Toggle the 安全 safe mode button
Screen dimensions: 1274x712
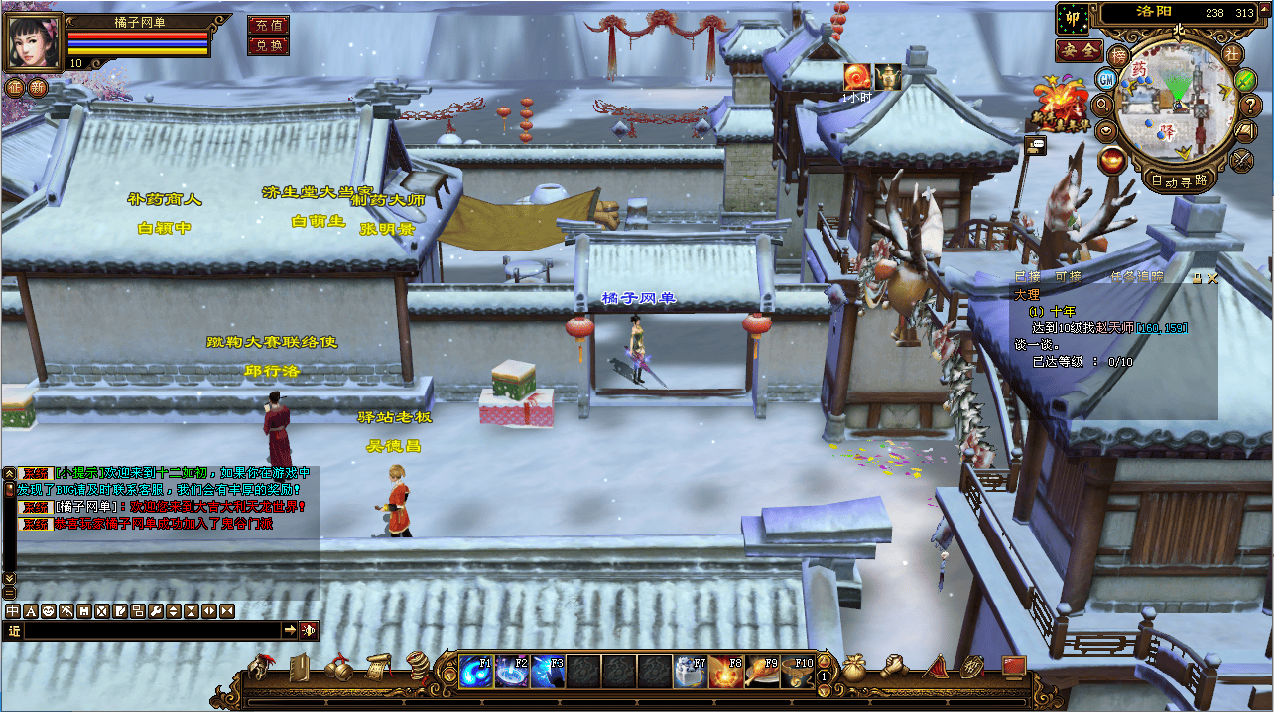(1078, 49)
